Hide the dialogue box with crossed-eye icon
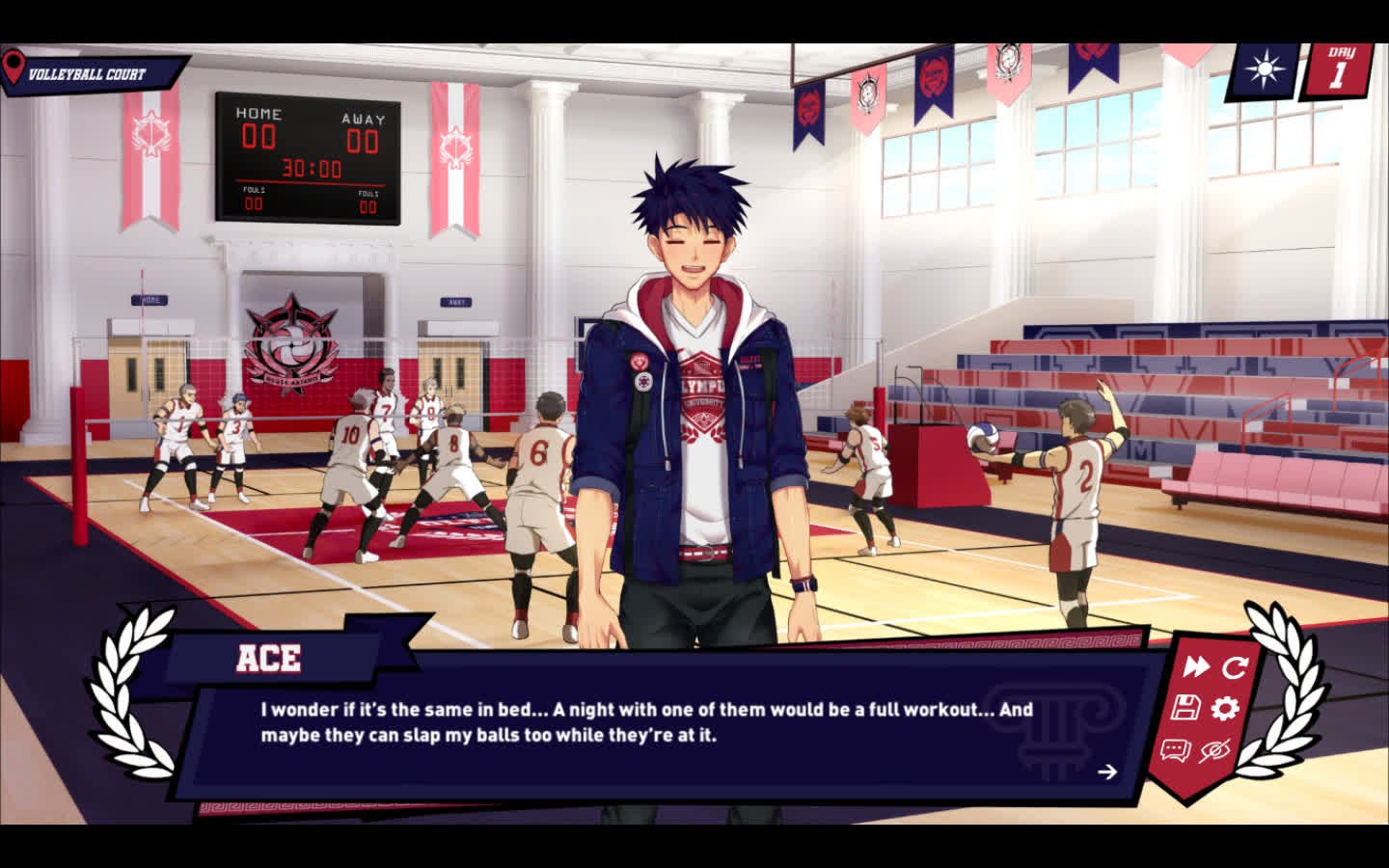This screenshot has width=1389, height=868. [x=1214, y=750]
